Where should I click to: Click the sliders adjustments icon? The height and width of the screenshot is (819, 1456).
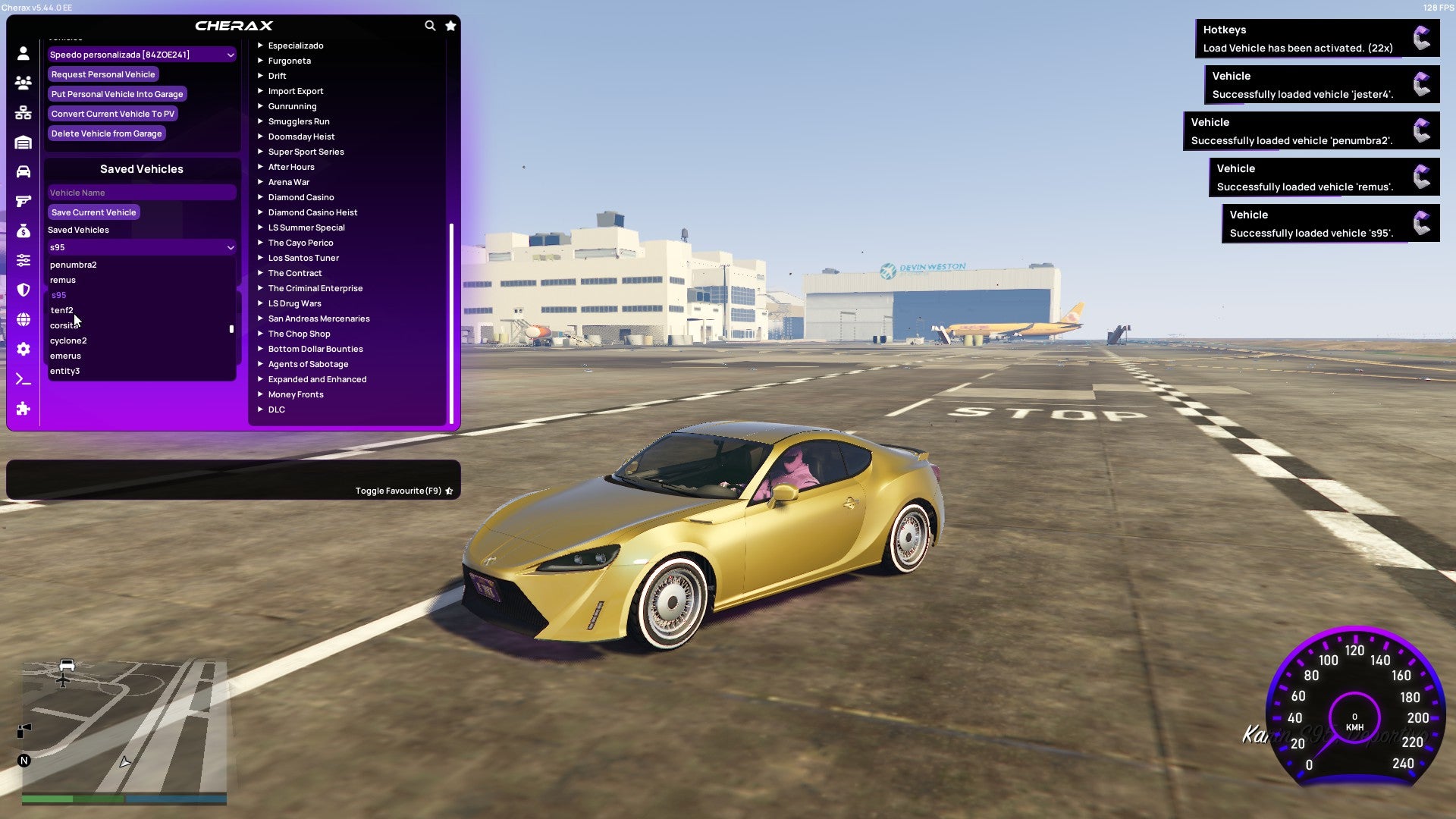[23, 260]
